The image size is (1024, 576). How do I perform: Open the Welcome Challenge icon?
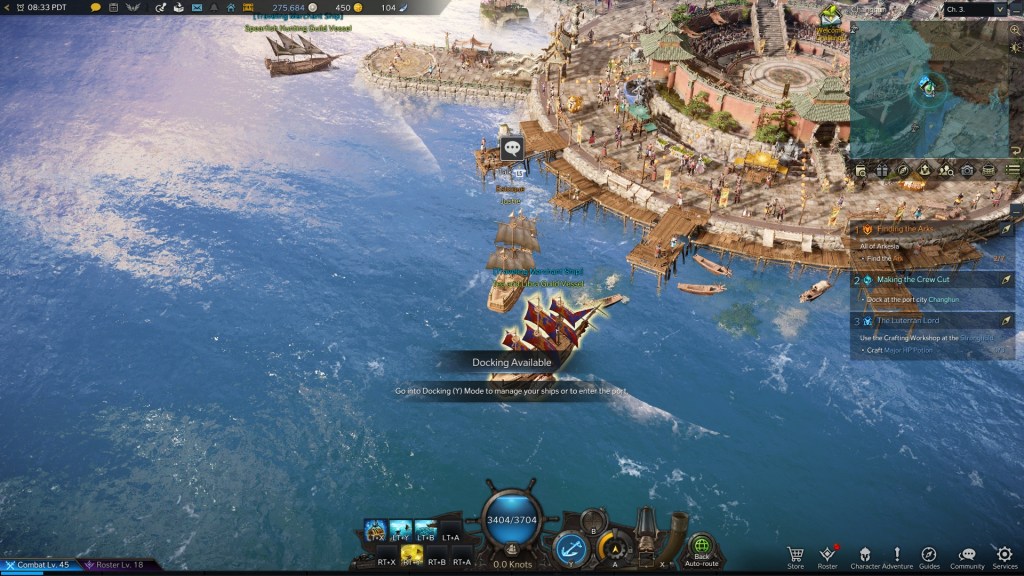[x=830, y=15]
